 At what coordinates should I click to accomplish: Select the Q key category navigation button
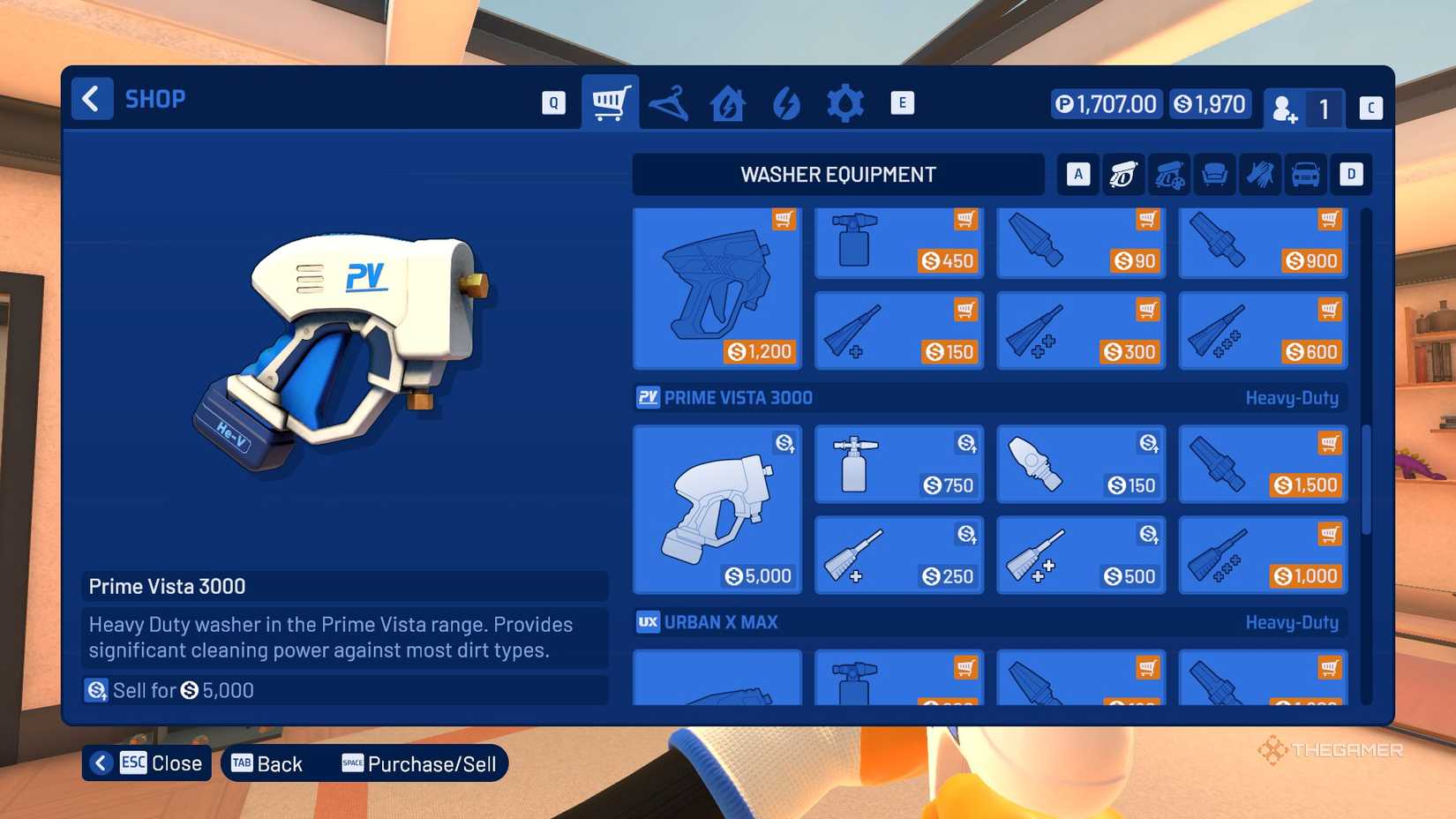(x=553, y=101)
